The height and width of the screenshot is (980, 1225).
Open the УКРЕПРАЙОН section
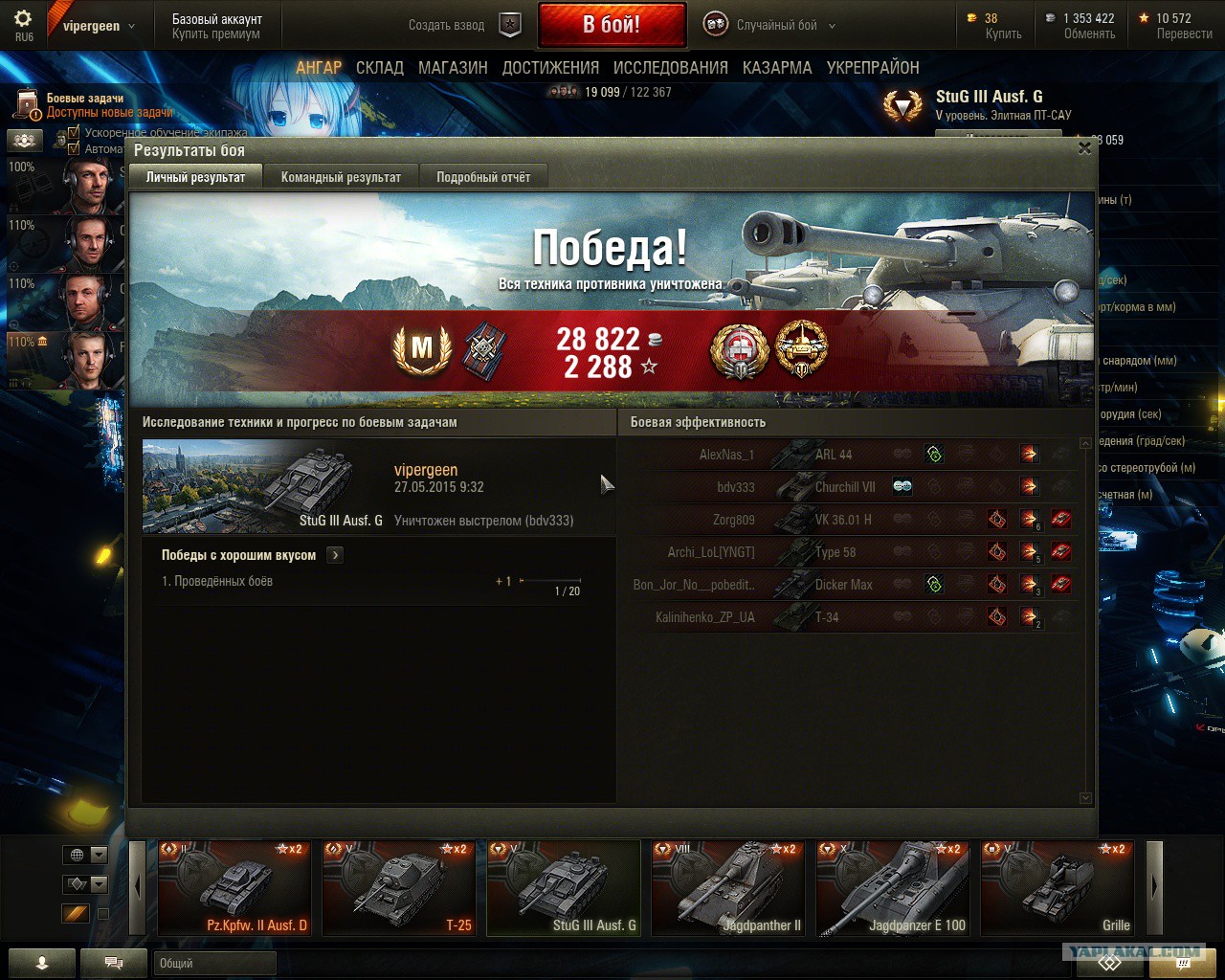(873, 68)
